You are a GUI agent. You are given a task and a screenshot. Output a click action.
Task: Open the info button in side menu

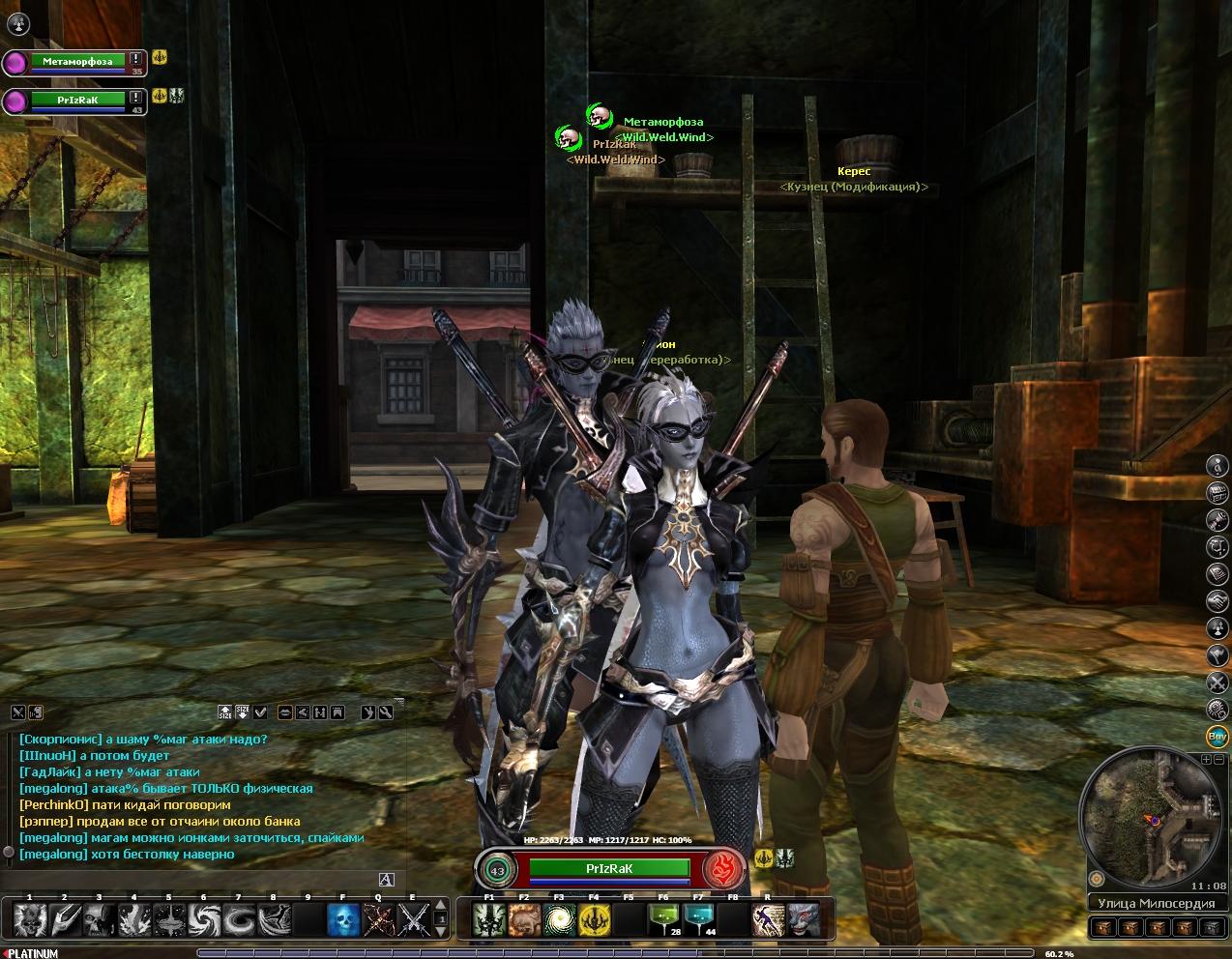(x=1217, y=466)
